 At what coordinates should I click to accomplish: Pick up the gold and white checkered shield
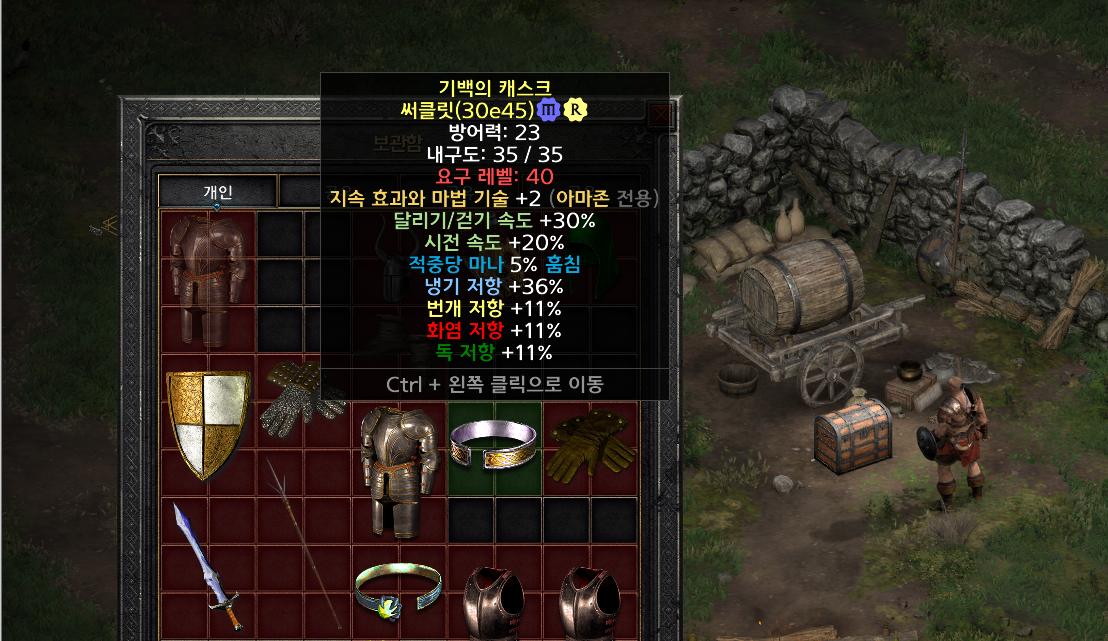207,423
